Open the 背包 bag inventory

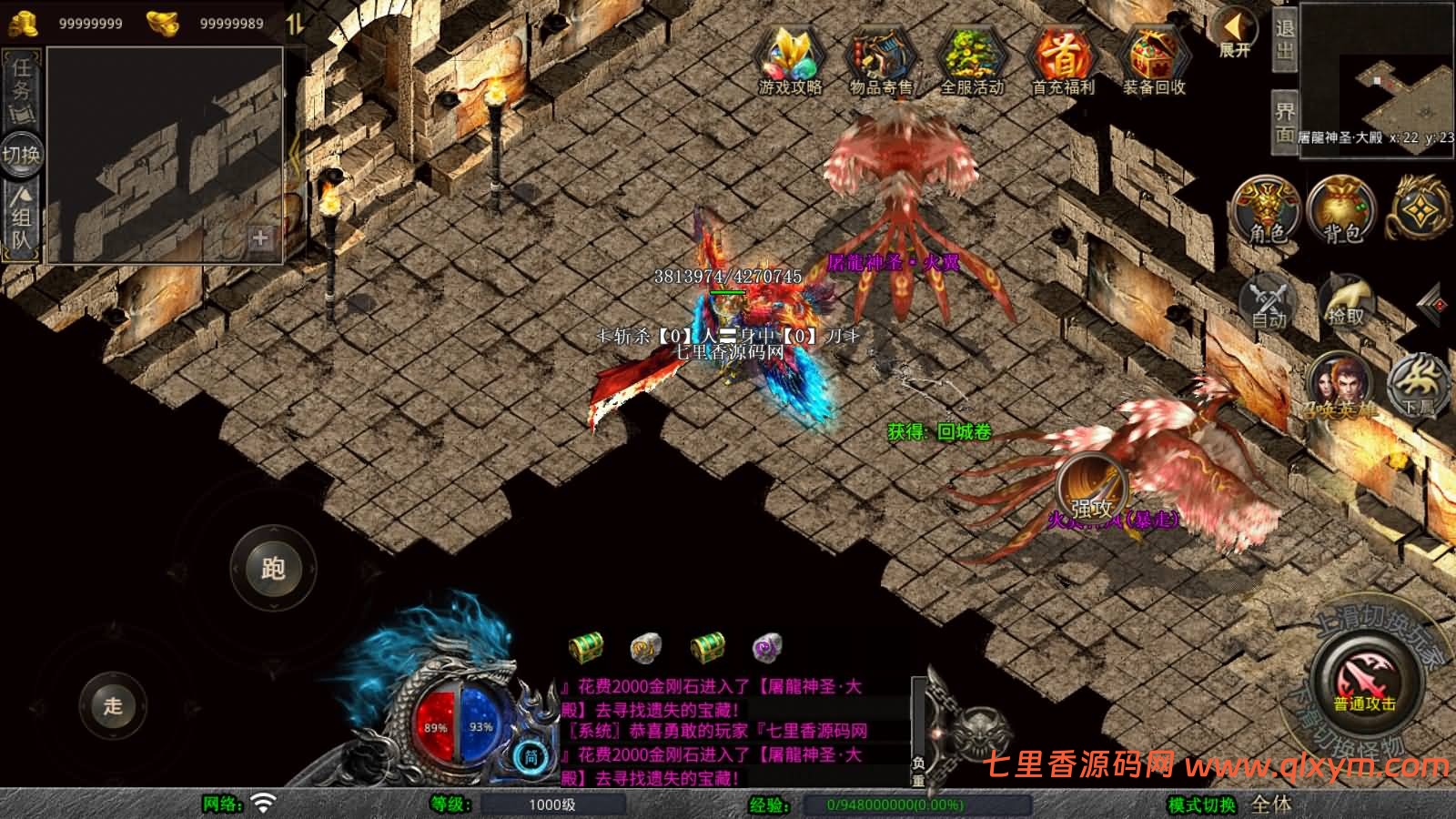pyautogui.click(x=1342, y=211)
